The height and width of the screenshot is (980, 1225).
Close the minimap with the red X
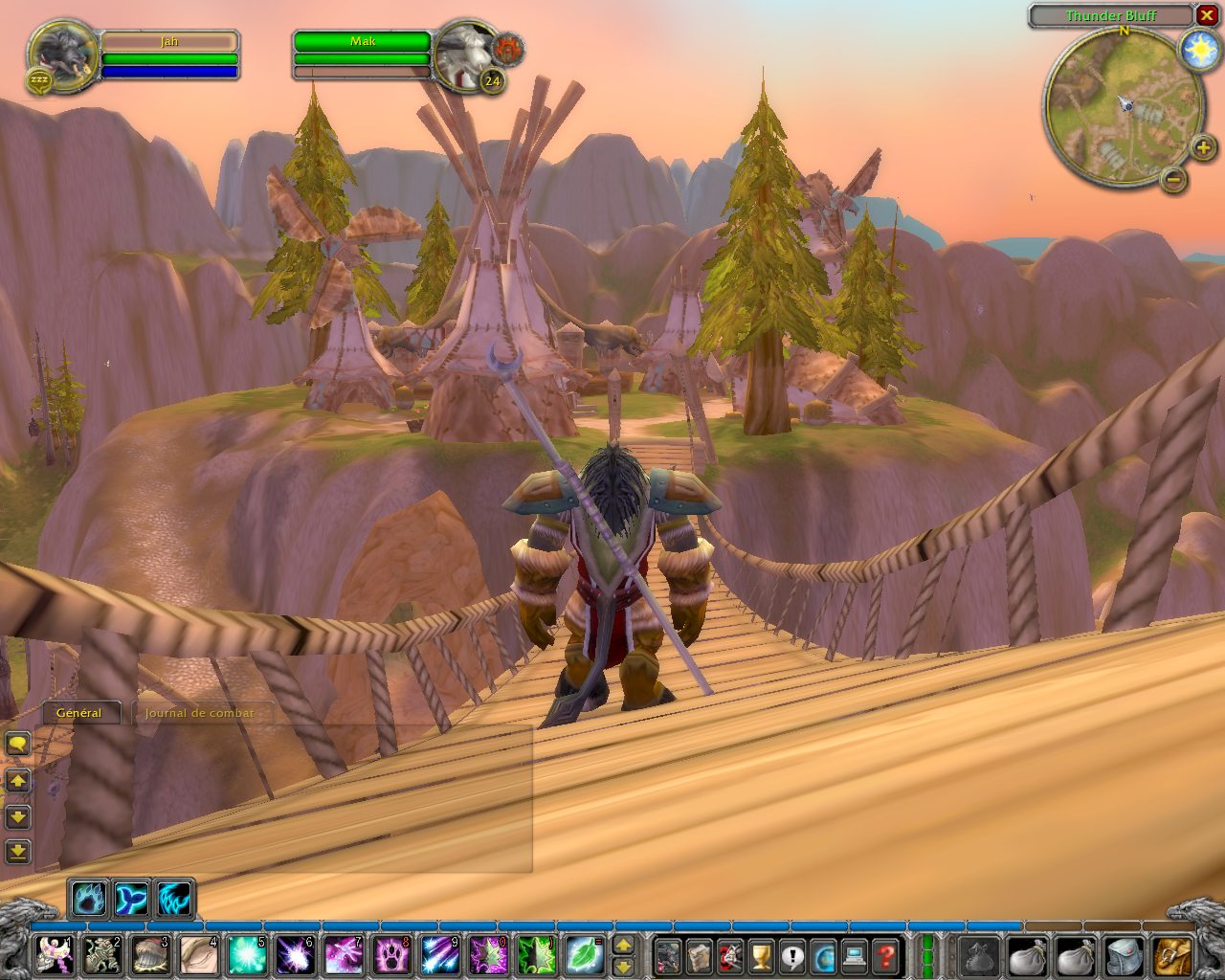click(x=1206, y=15)
